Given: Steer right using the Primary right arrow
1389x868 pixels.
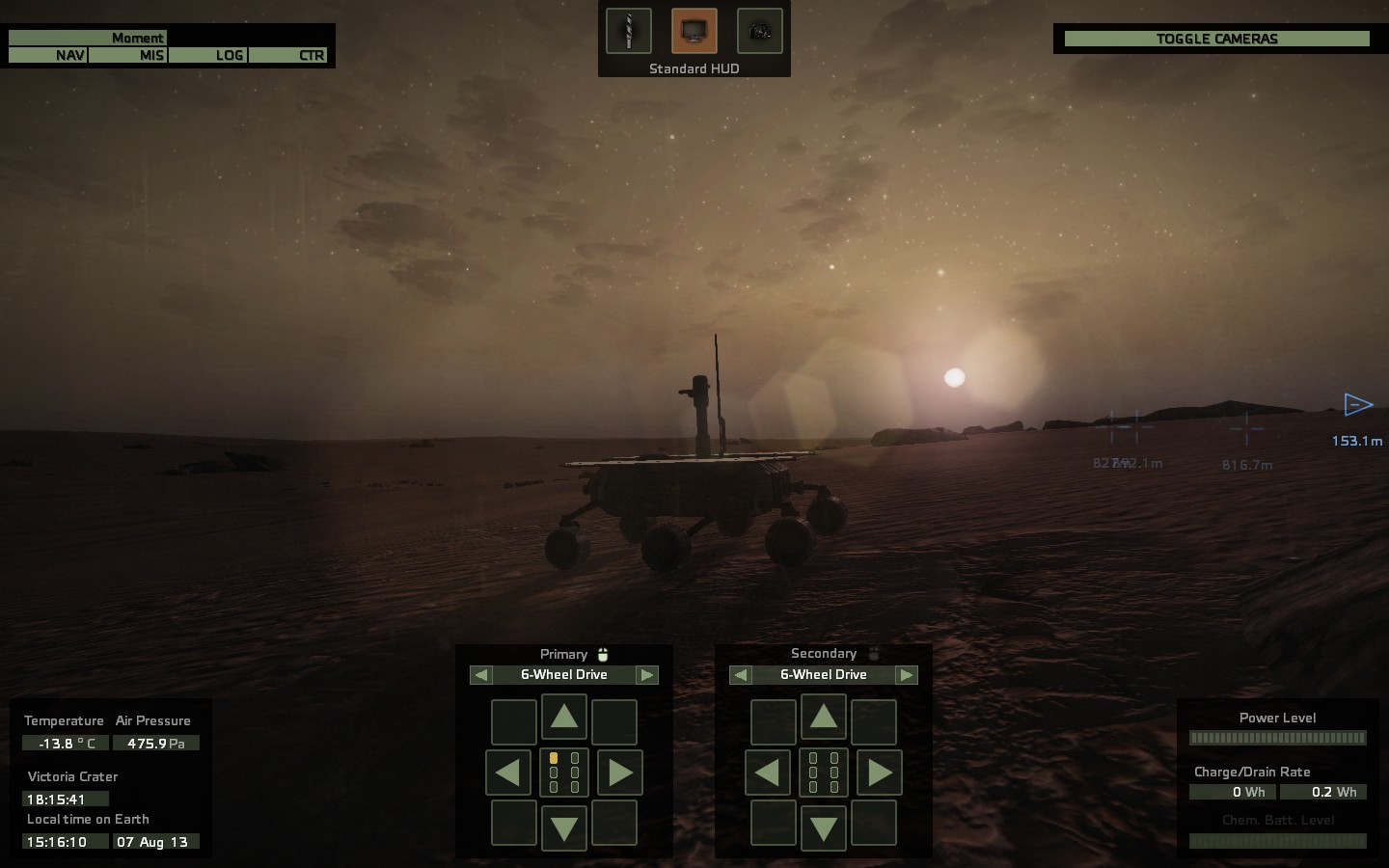Looking at the screenshot, I should pos(620,773).
